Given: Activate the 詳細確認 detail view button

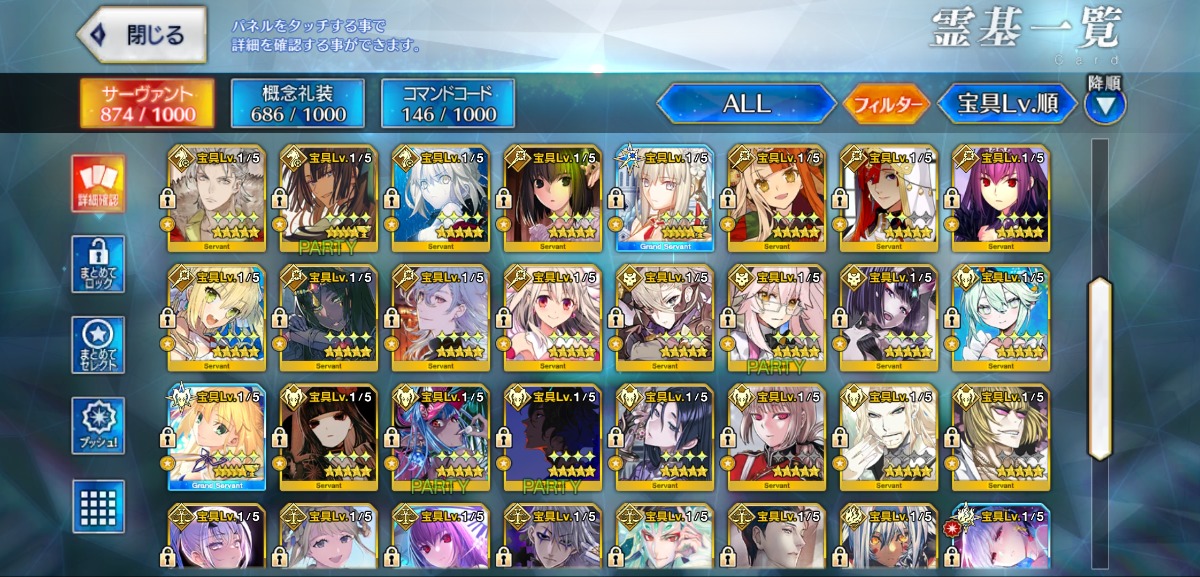Looking at the screenshot, I should [98, 184].
